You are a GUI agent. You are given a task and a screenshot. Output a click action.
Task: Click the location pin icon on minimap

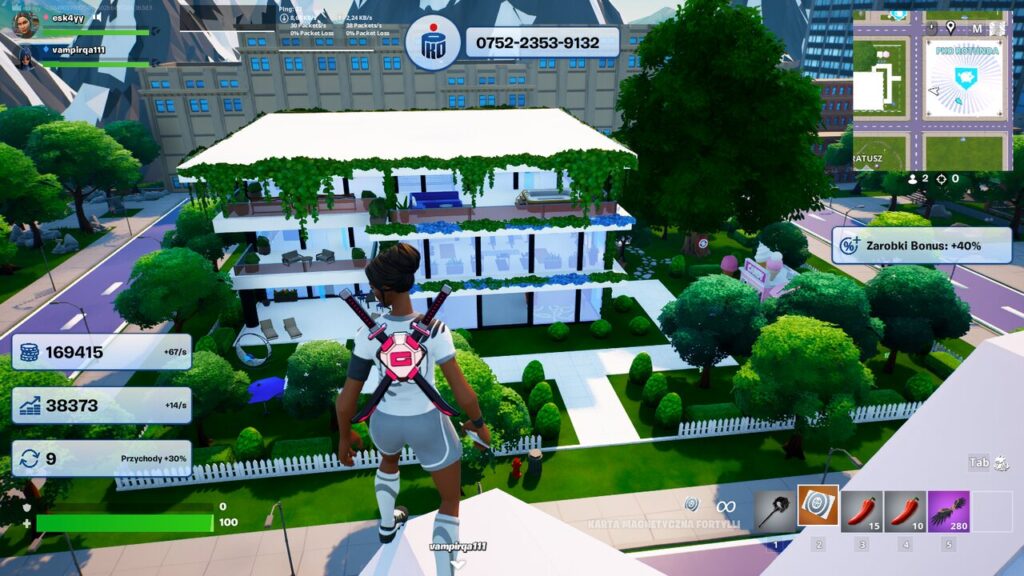coord(949,27)
